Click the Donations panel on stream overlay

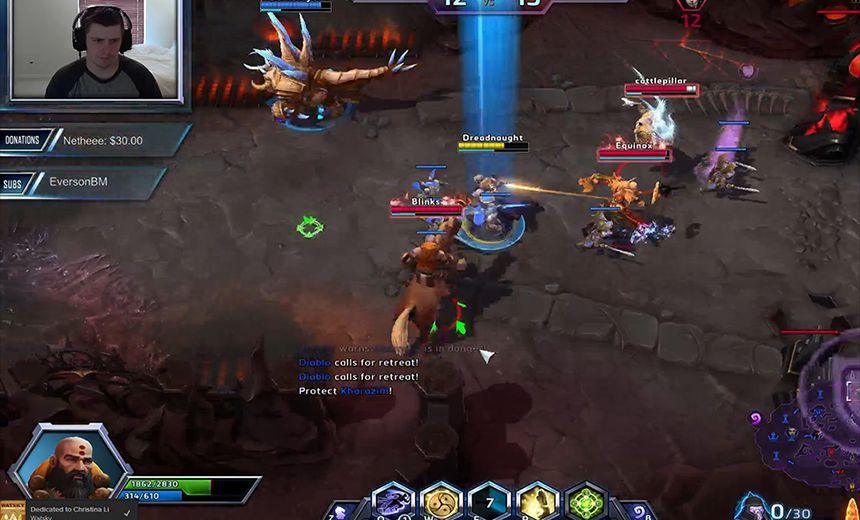tap(95, 141)
